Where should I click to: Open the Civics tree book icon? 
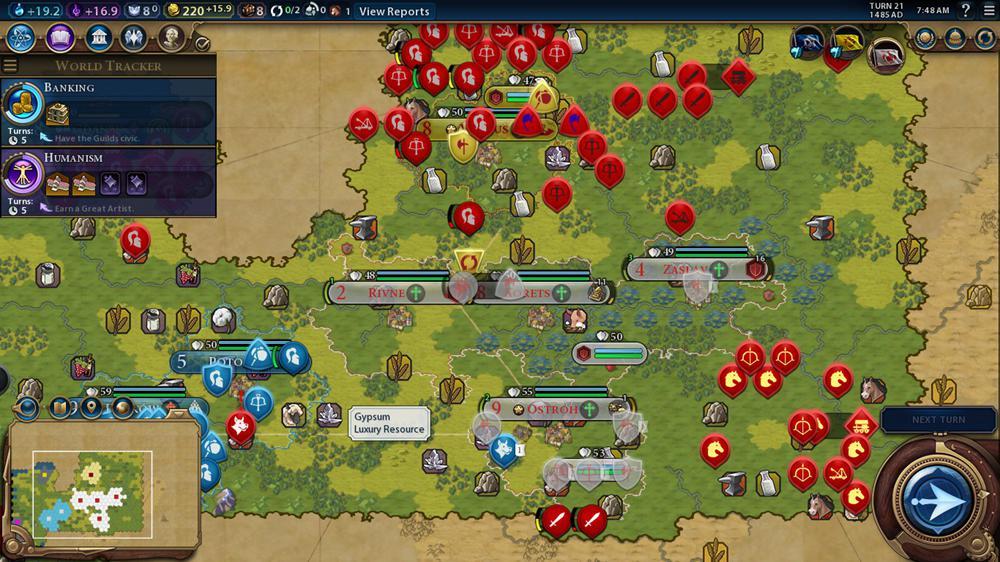pyautogui.click(x=60, y=38)
